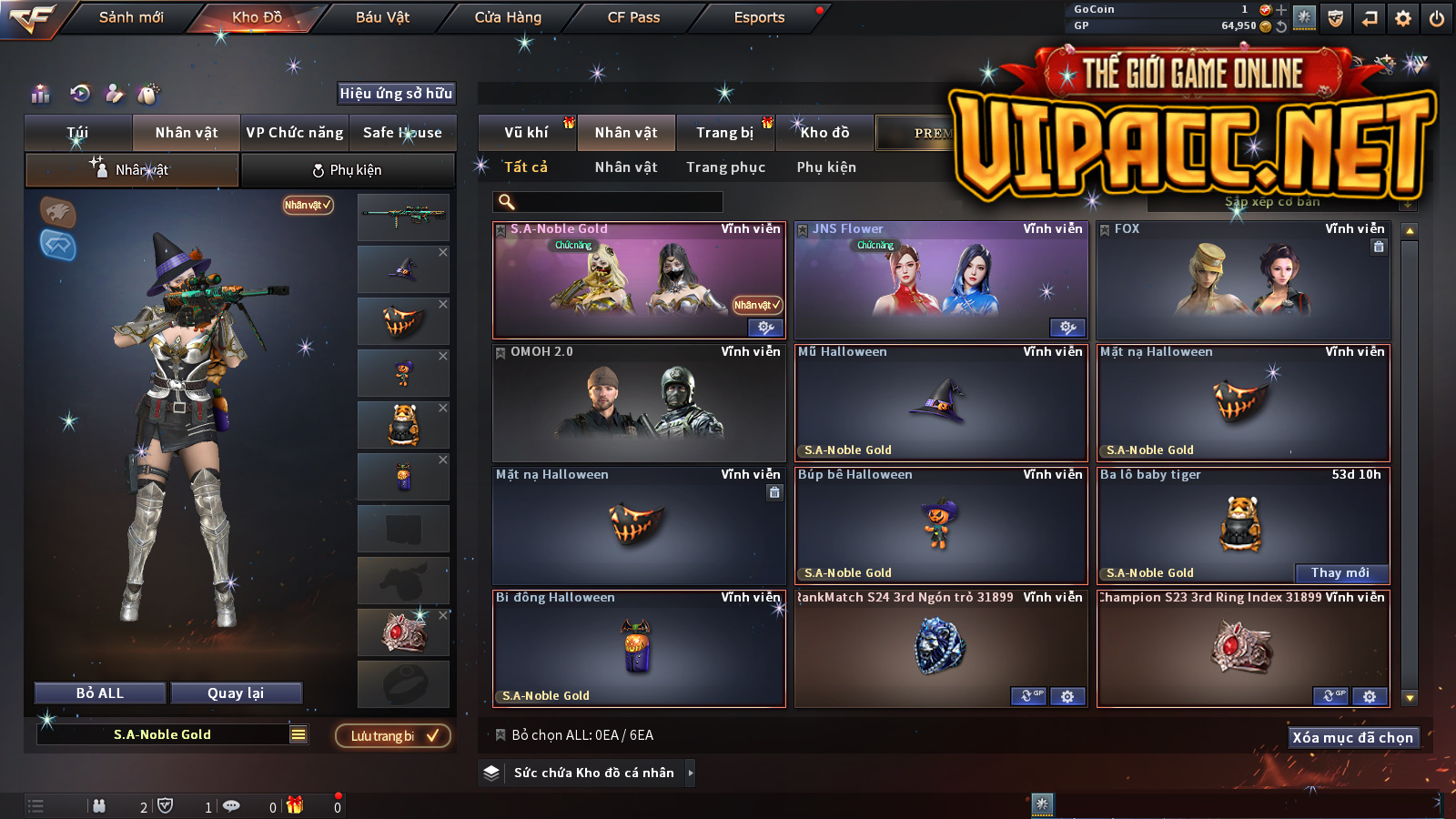Choose the OMOH 2.0 character card
This screenshot has width=1456, height=819.
639,403
